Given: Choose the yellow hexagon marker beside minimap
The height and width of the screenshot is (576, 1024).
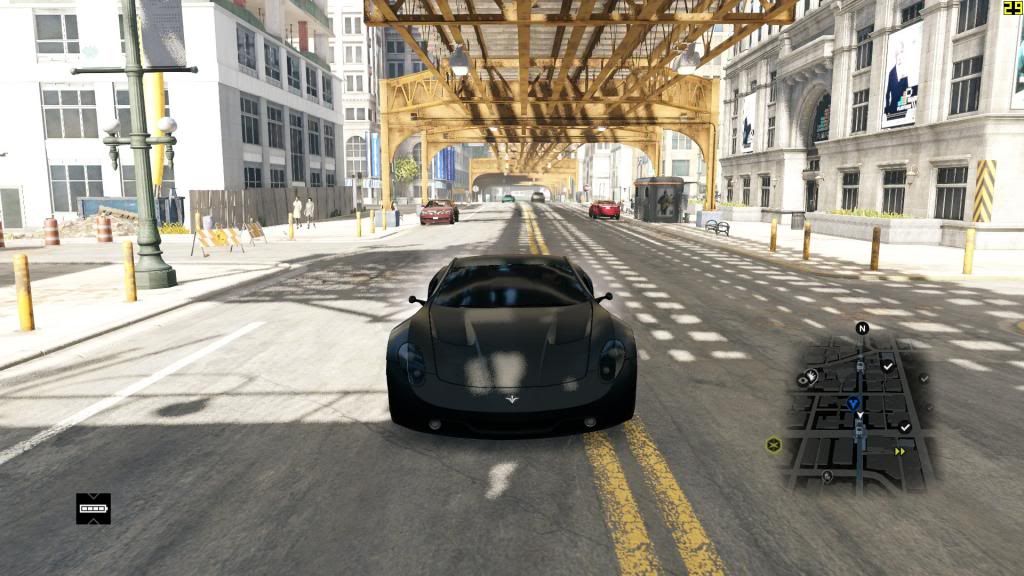Looking at the screenshot, I should 773,445.
